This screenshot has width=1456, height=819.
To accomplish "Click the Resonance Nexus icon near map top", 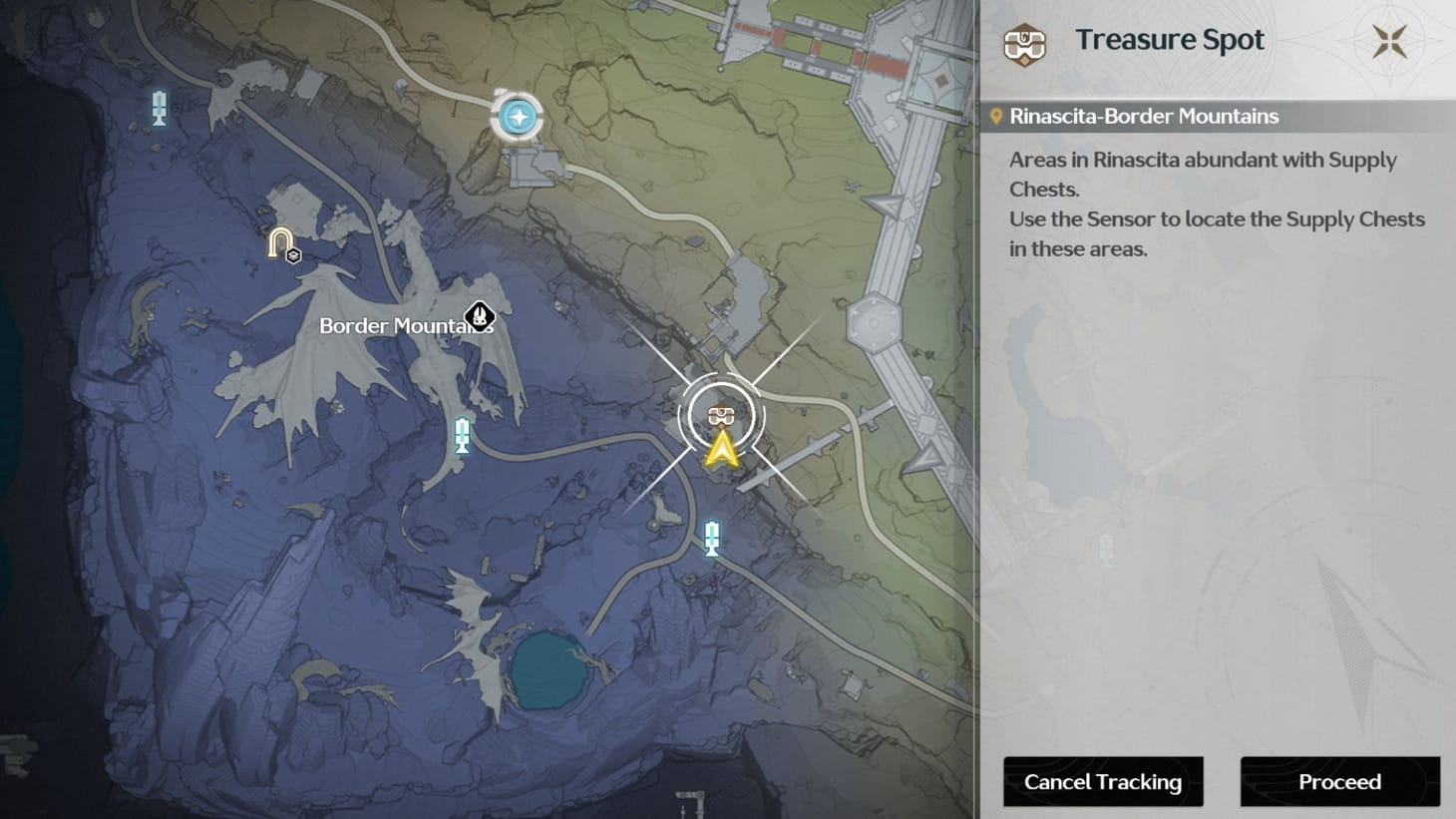I will [x=518, y=116].
